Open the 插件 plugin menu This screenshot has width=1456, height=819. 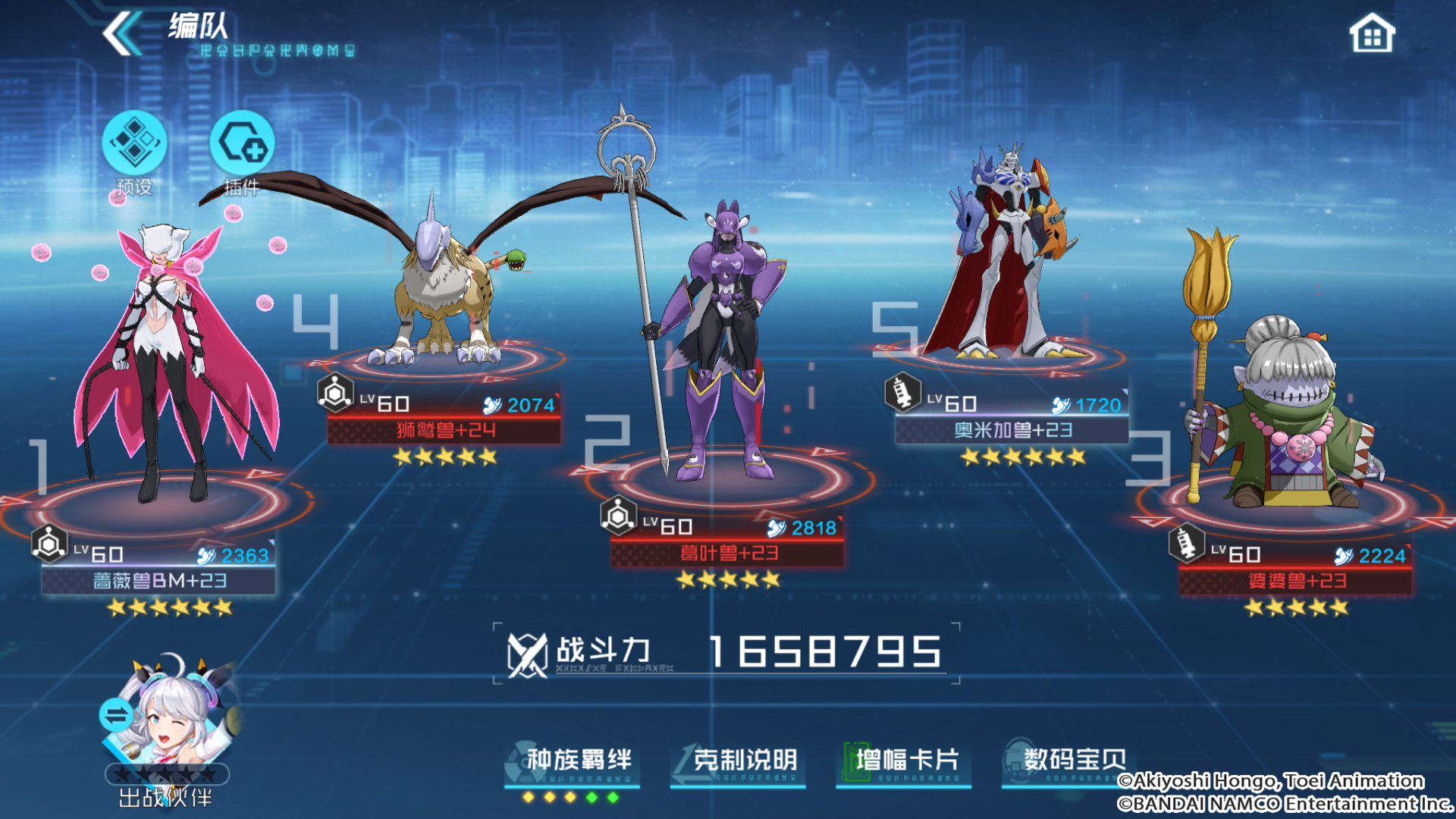(242, 146)
